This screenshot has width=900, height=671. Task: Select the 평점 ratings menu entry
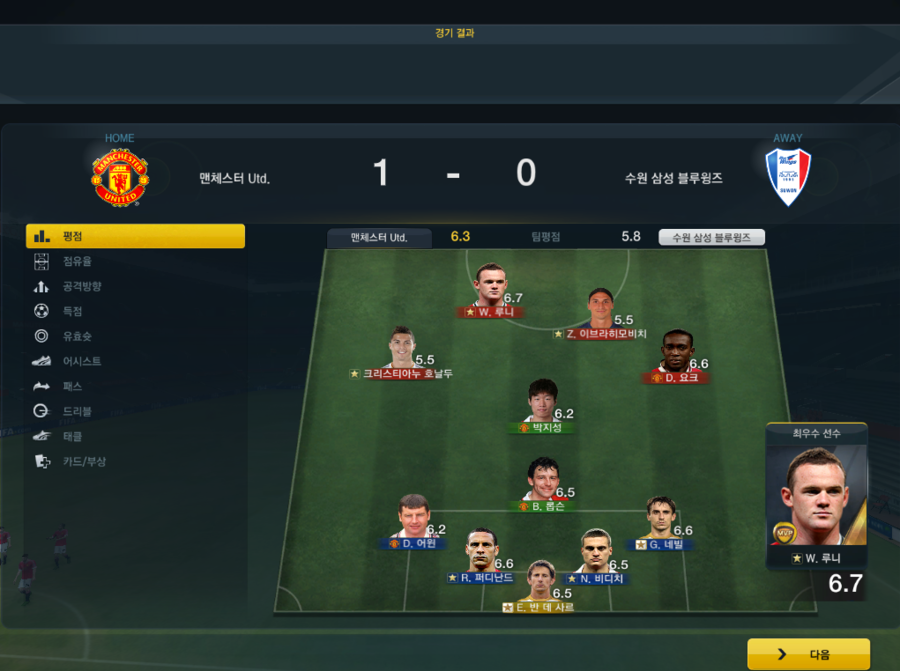click(135, 236)
